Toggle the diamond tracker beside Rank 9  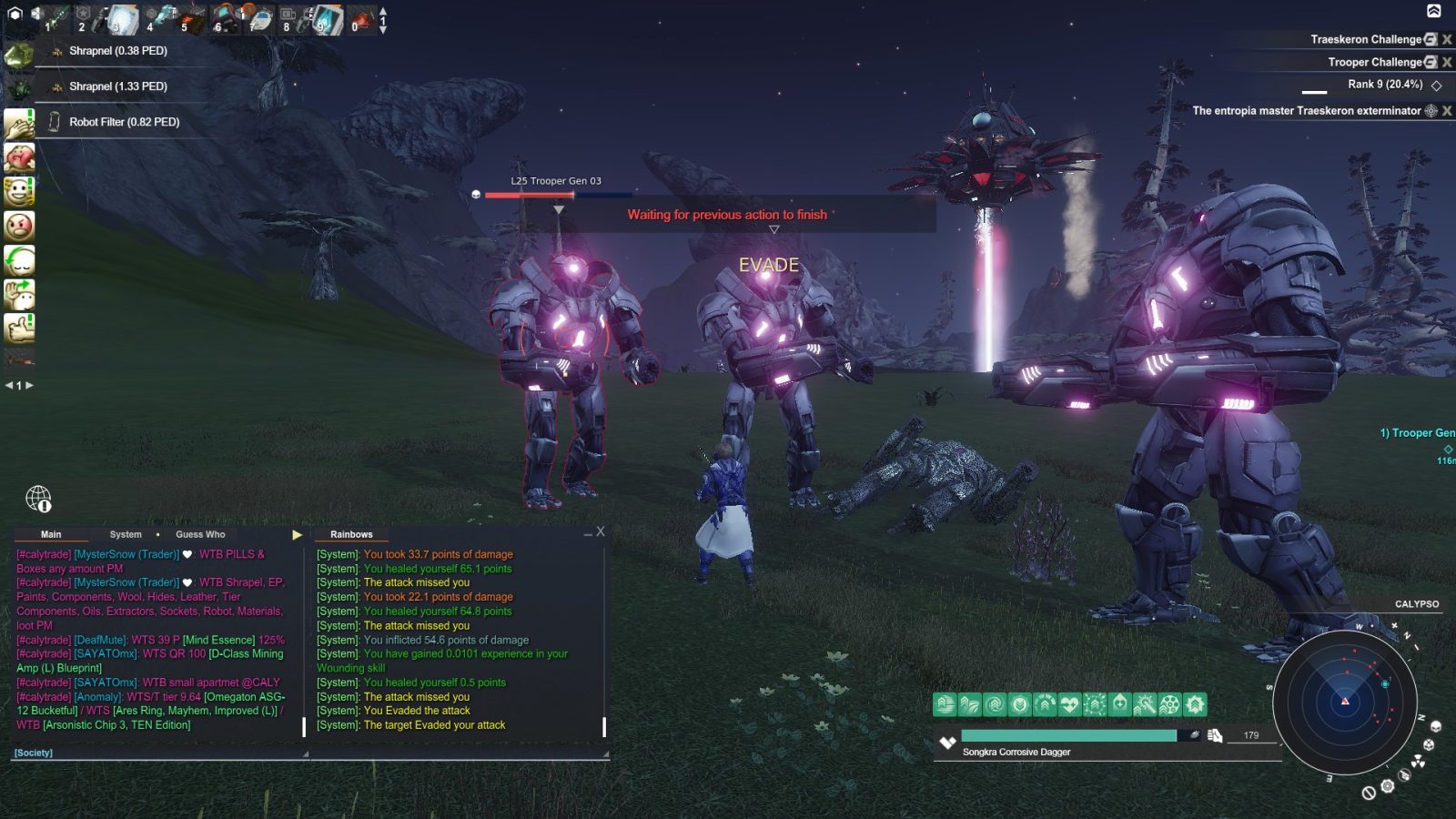(1436, 84)
